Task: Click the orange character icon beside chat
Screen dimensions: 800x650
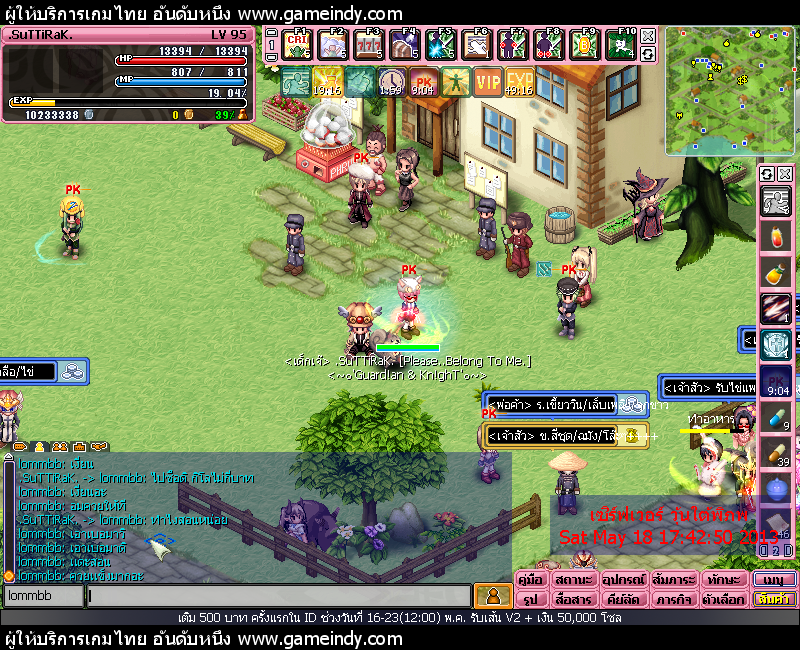Action: pyautogui.click(x=491, y=596)
